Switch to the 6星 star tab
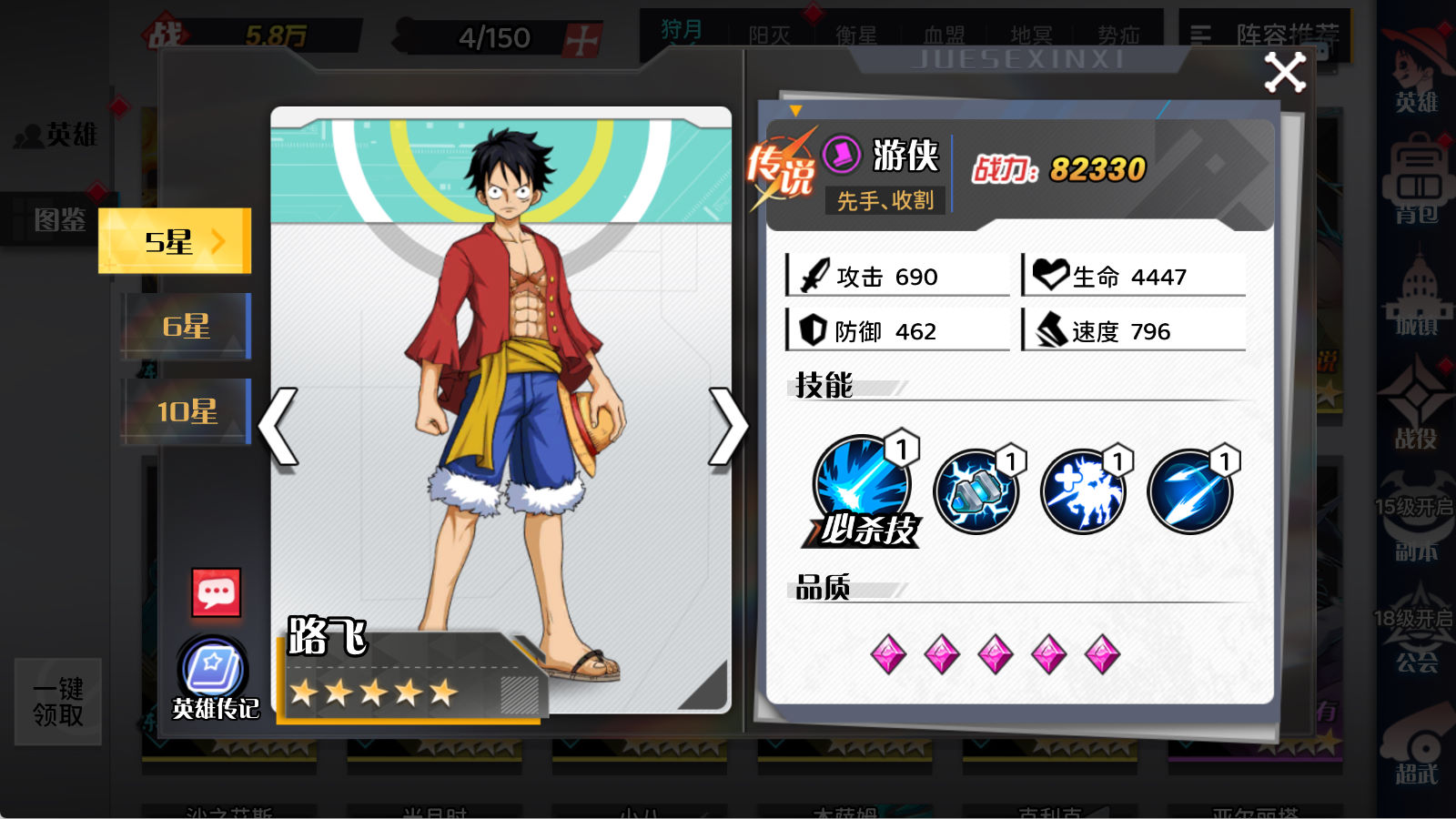The image size is (1456, 819). tap(186, 326)
